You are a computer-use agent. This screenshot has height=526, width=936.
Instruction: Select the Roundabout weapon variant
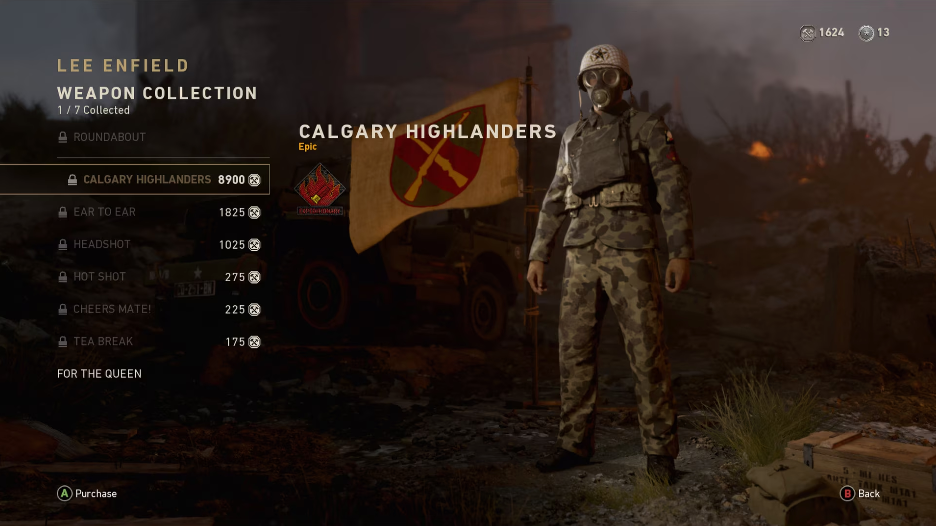point(109,137)
